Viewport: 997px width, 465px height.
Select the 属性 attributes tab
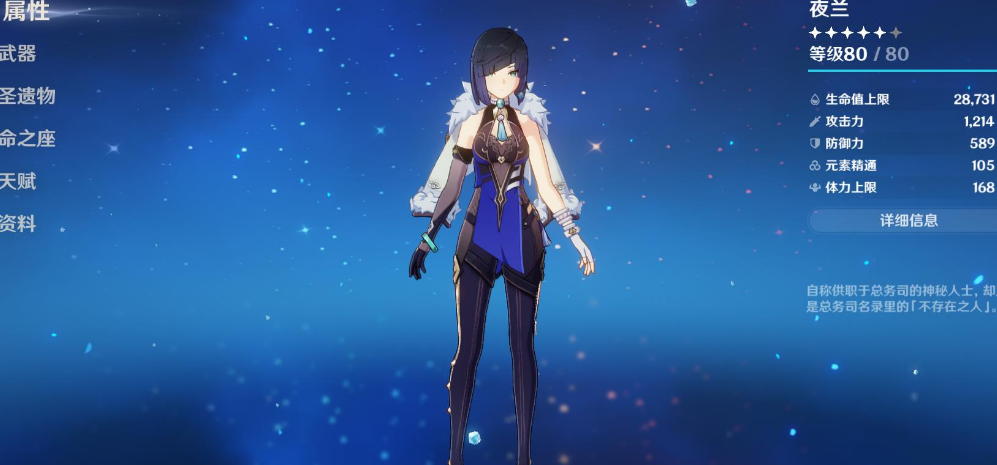point(27,12)
